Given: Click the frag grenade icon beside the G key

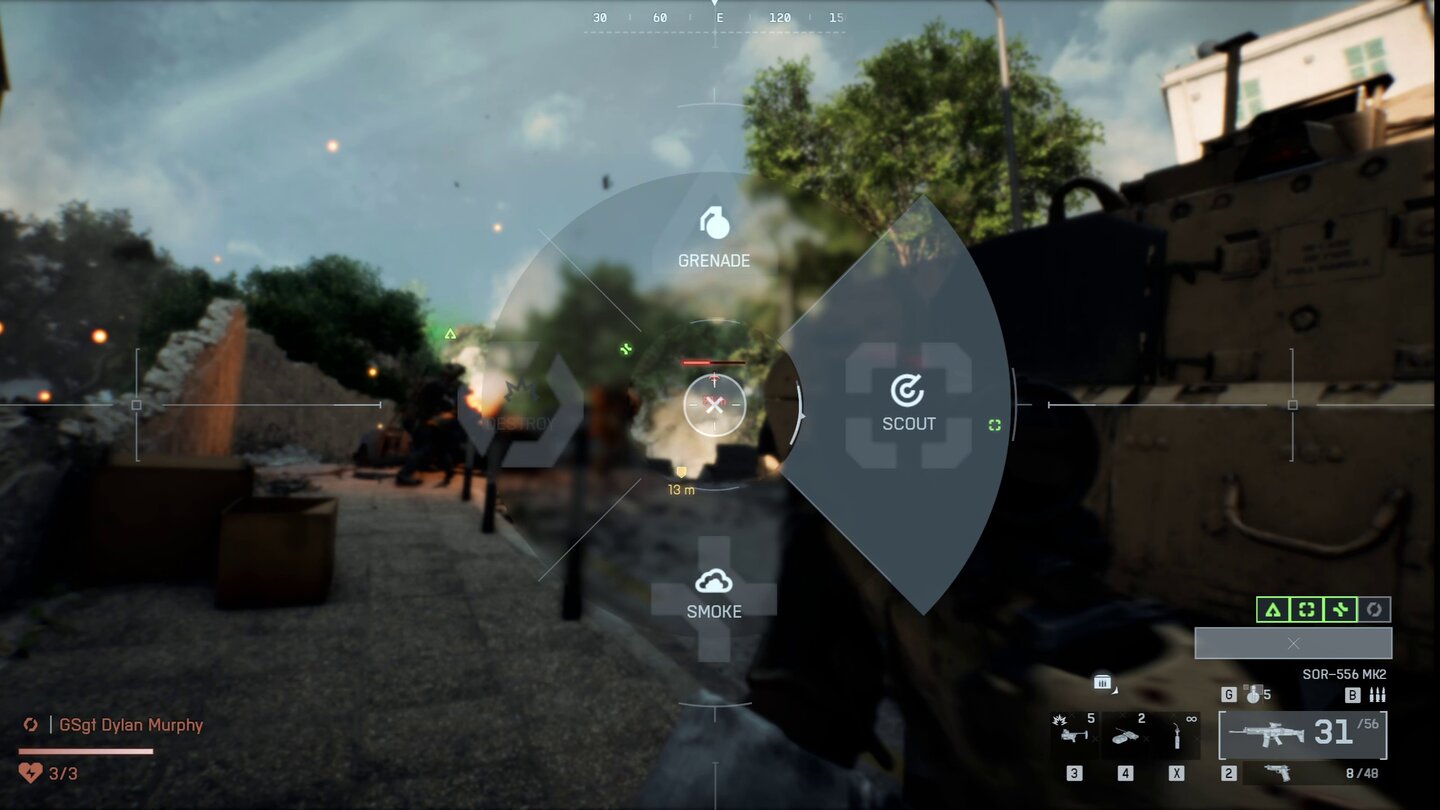Looking at the screenshot, I should coord(1254,695).
